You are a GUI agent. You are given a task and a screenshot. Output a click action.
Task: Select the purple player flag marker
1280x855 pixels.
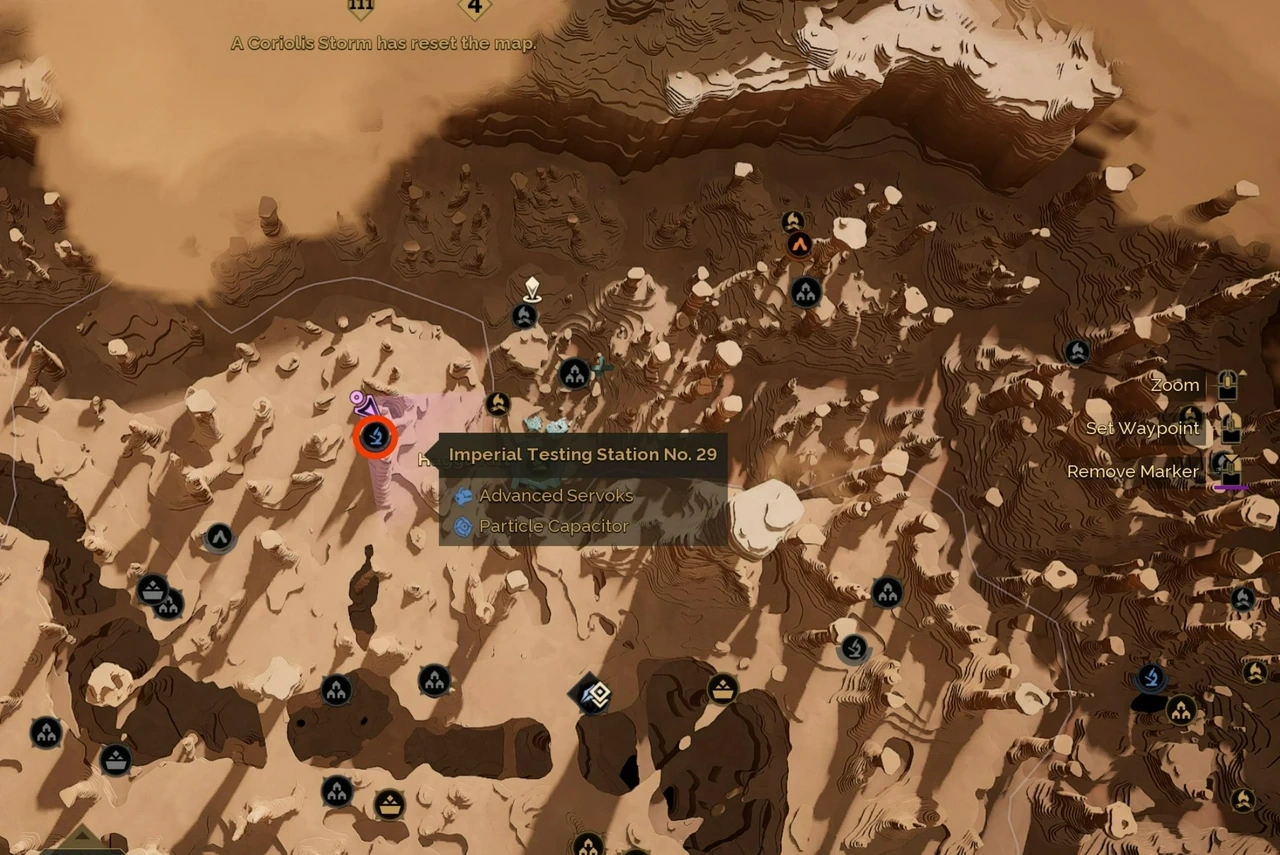click(x=365, y=404)
